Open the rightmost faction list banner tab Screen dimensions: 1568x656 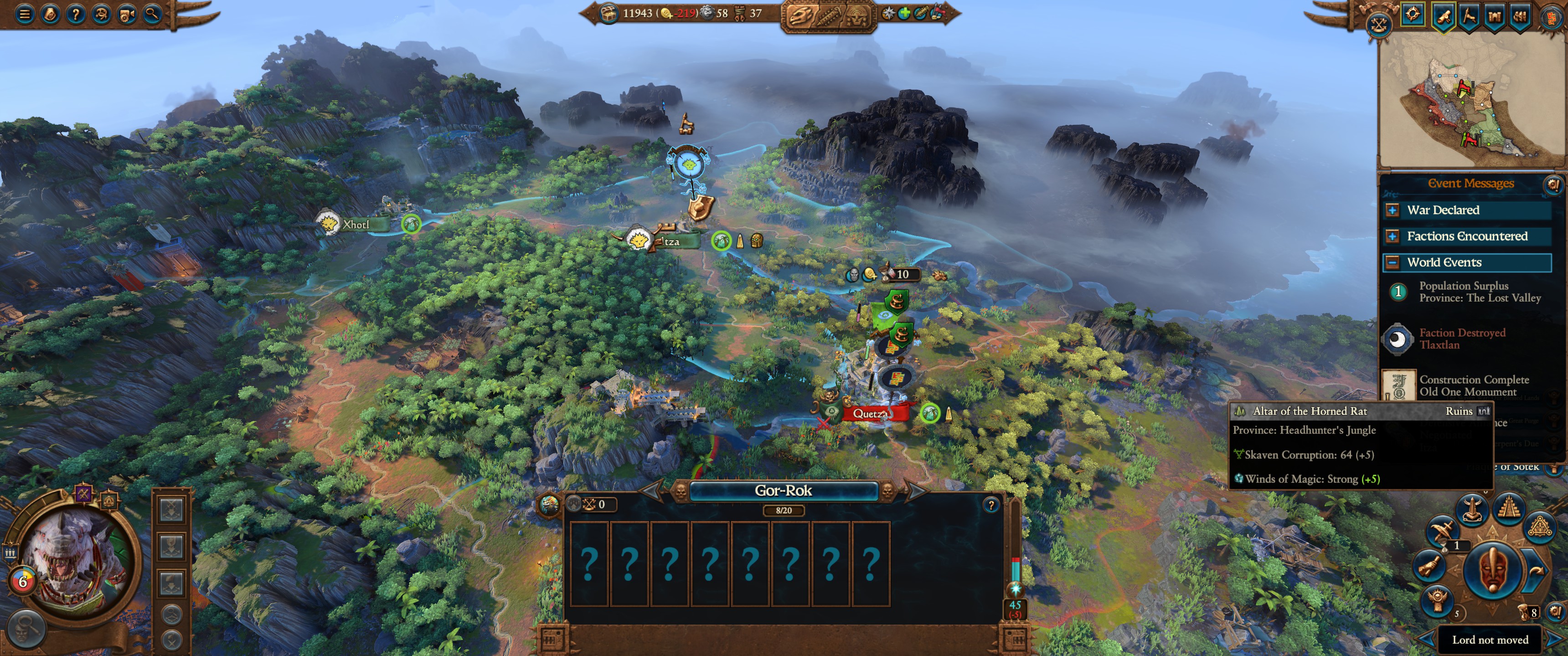tap(1520, 16)
